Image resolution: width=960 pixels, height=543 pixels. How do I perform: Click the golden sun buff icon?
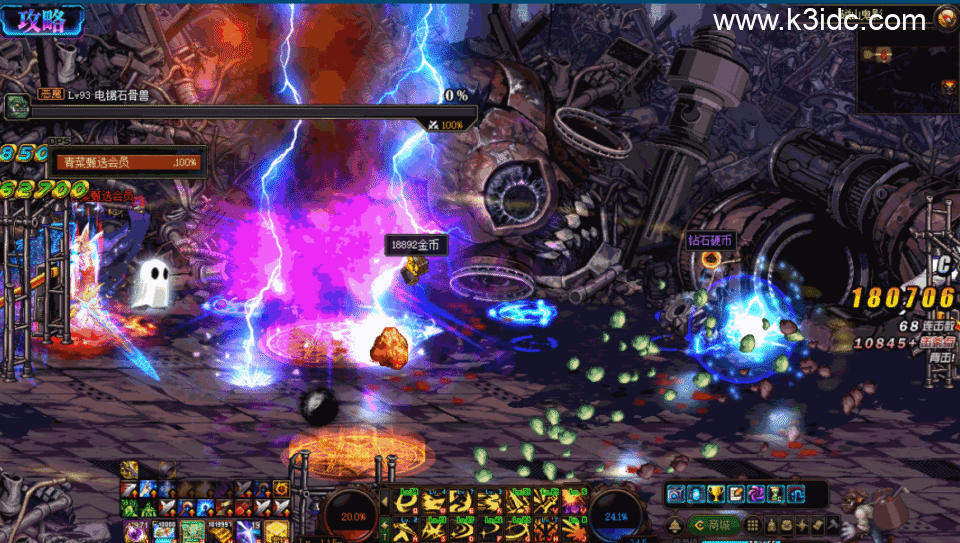(281, 489)
